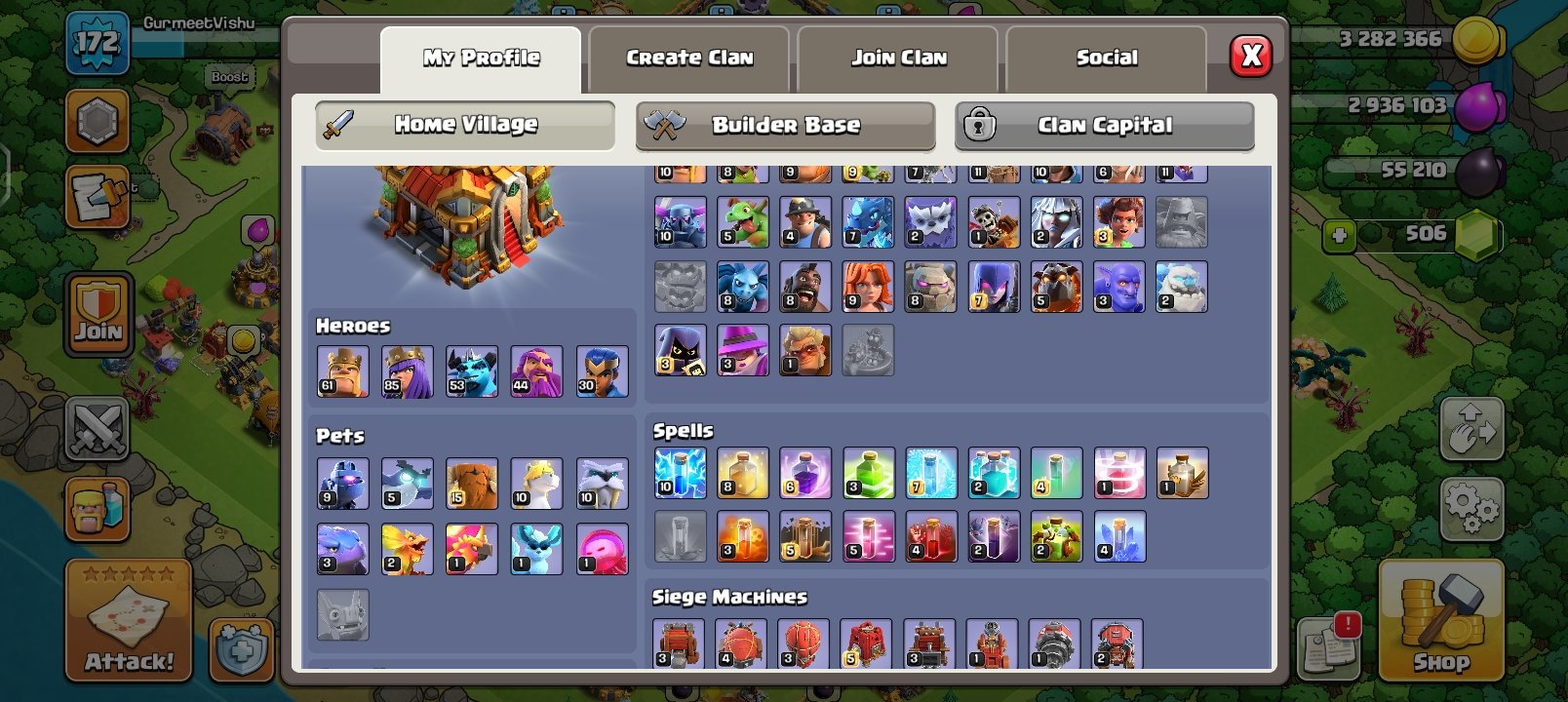The width and height of the screenshot is (1568, 702).
Task: Select the Barbarian King hero icon
Action: 343,371
